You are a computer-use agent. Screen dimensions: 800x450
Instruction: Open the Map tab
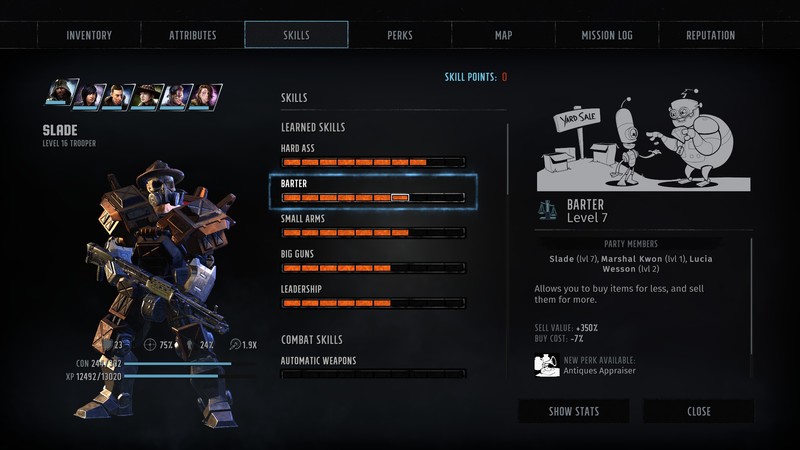click(503, 35)
